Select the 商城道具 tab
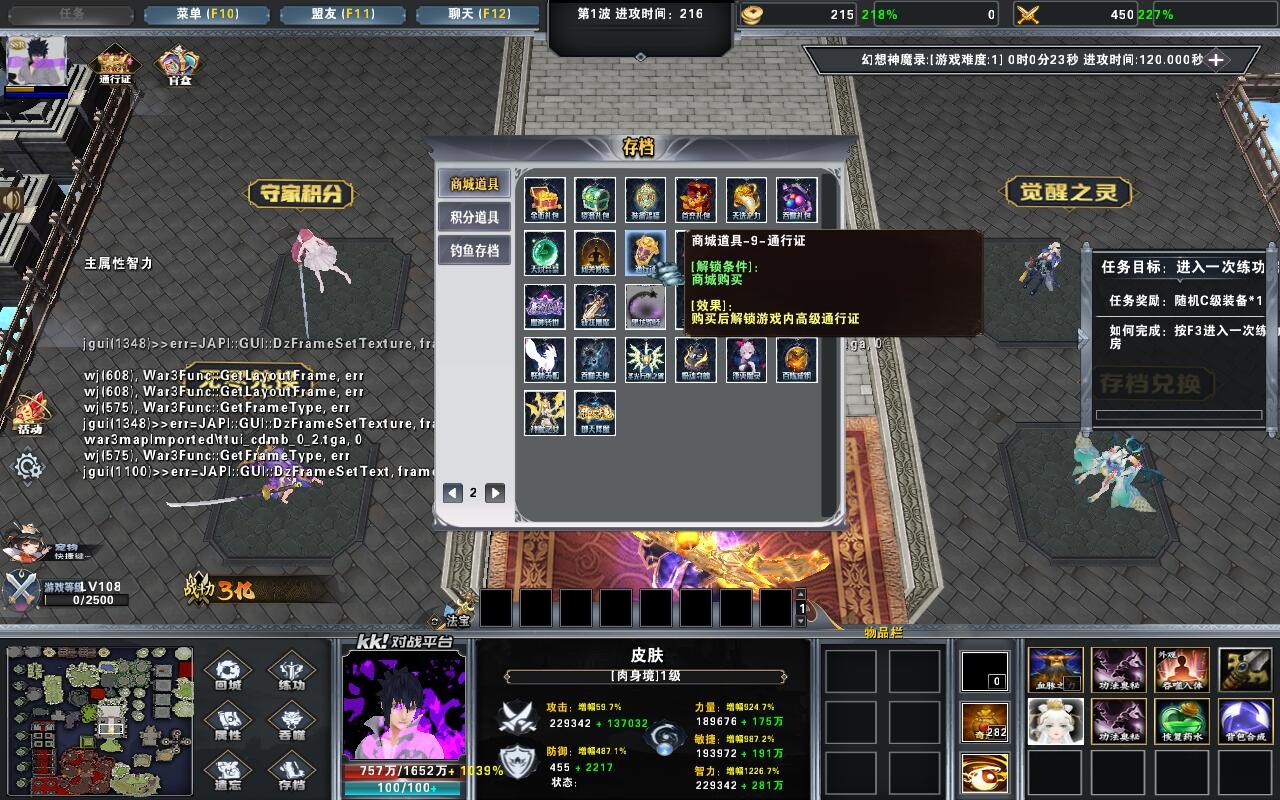The image size is (1280, 800). click(474, 184)
